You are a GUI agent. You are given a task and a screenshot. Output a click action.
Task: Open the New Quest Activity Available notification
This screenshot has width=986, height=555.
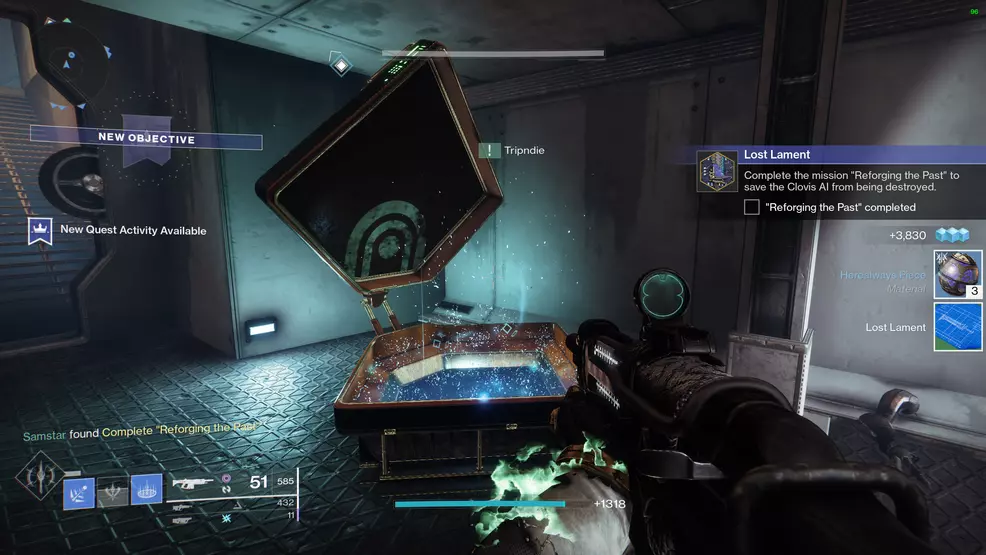pyautogui.click(x=133, y=230)
